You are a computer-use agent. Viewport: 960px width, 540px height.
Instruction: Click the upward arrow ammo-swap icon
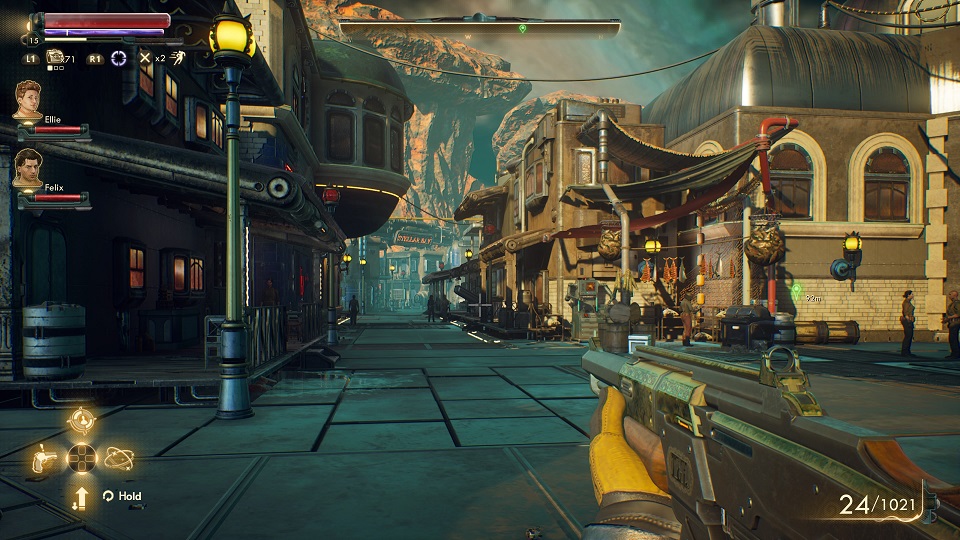pos(81,496)
